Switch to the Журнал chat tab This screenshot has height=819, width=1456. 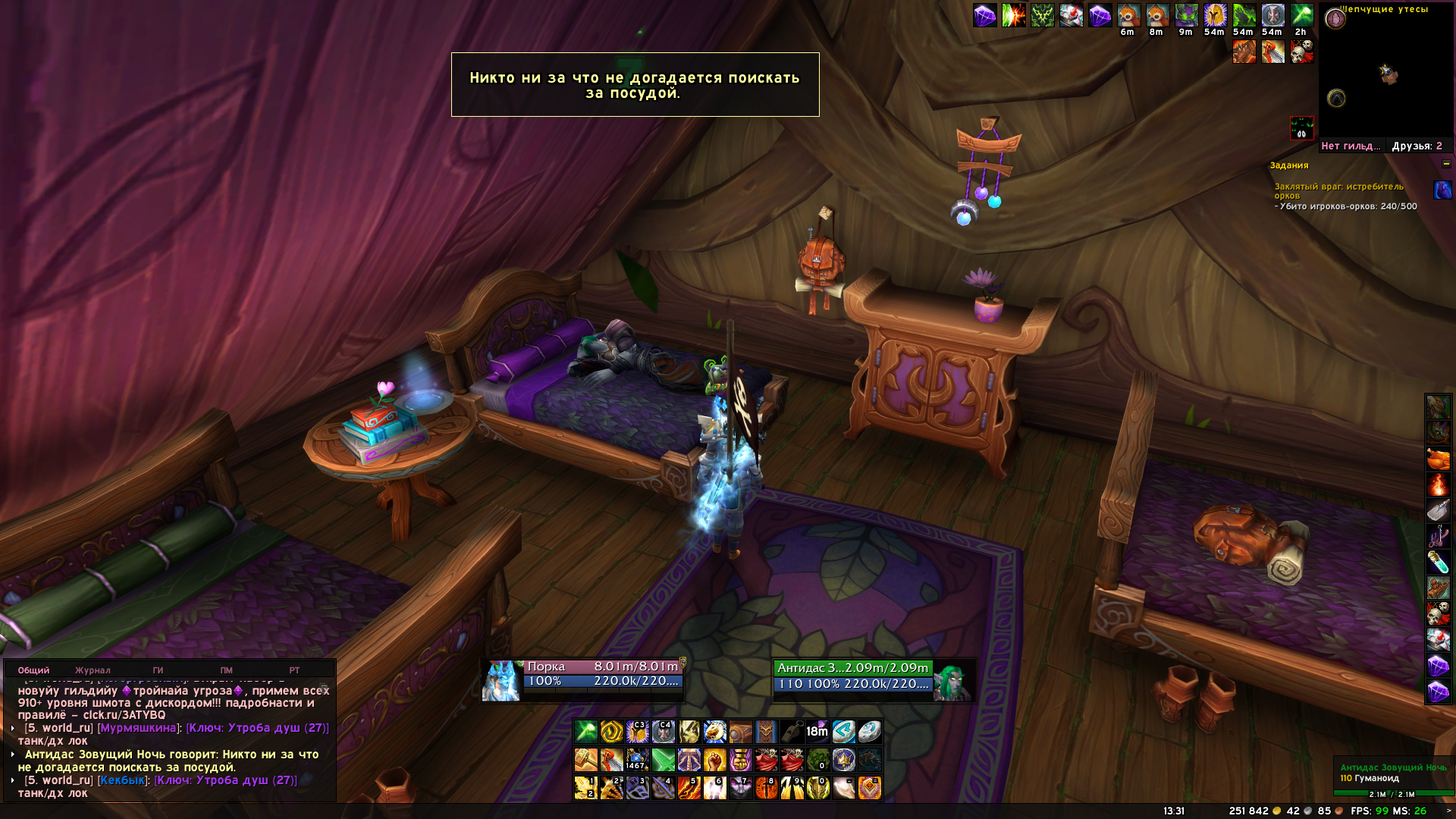coord(93,670)
